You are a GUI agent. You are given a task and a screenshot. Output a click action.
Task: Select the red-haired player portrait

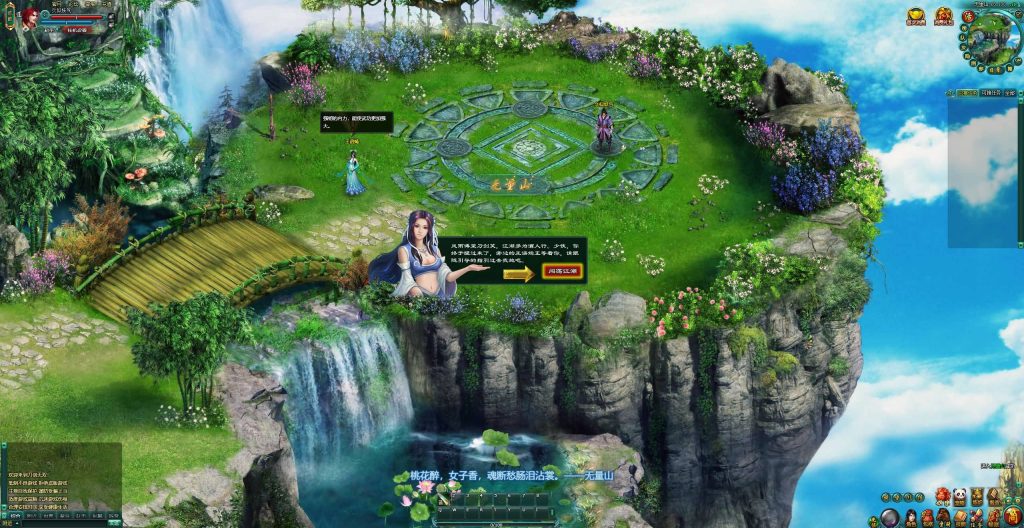(29, 17)
